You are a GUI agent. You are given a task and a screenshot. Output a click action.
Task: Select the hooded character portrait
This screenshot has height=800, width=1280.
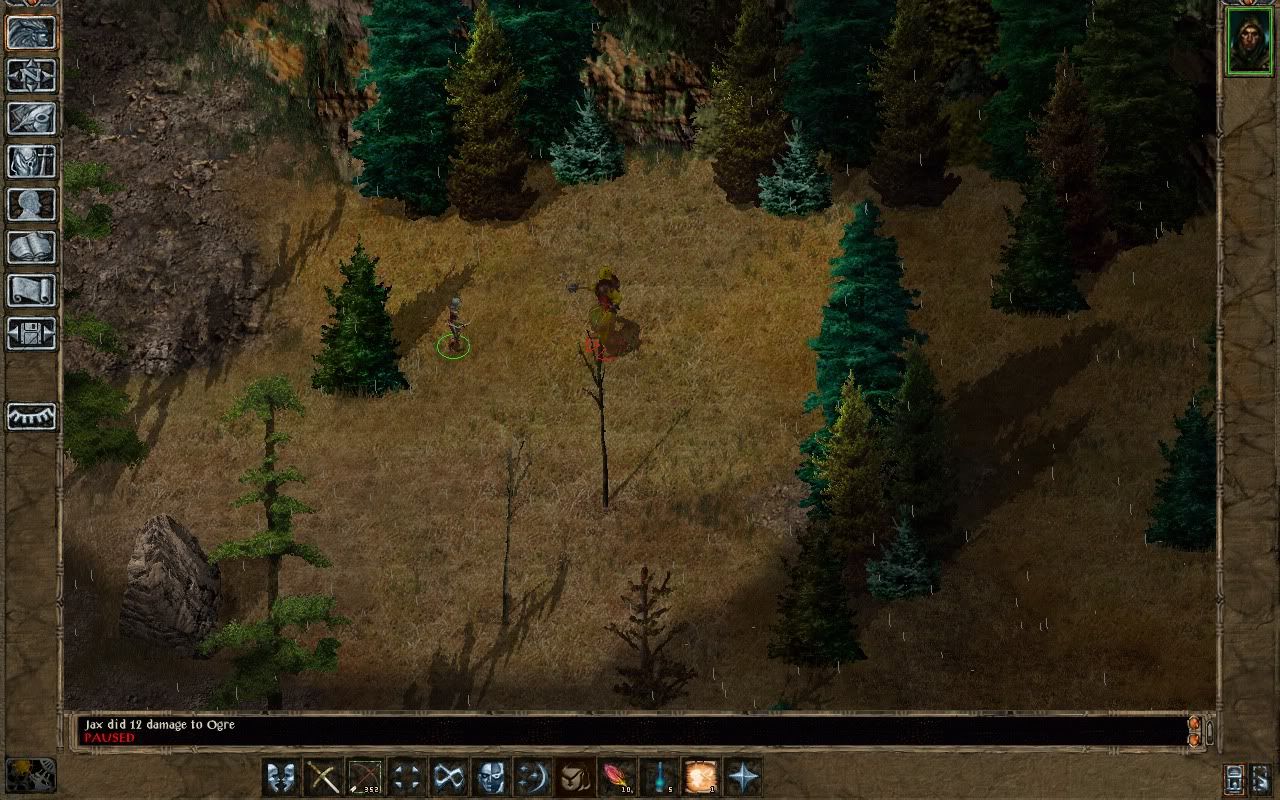click(x=1249, y=41)
